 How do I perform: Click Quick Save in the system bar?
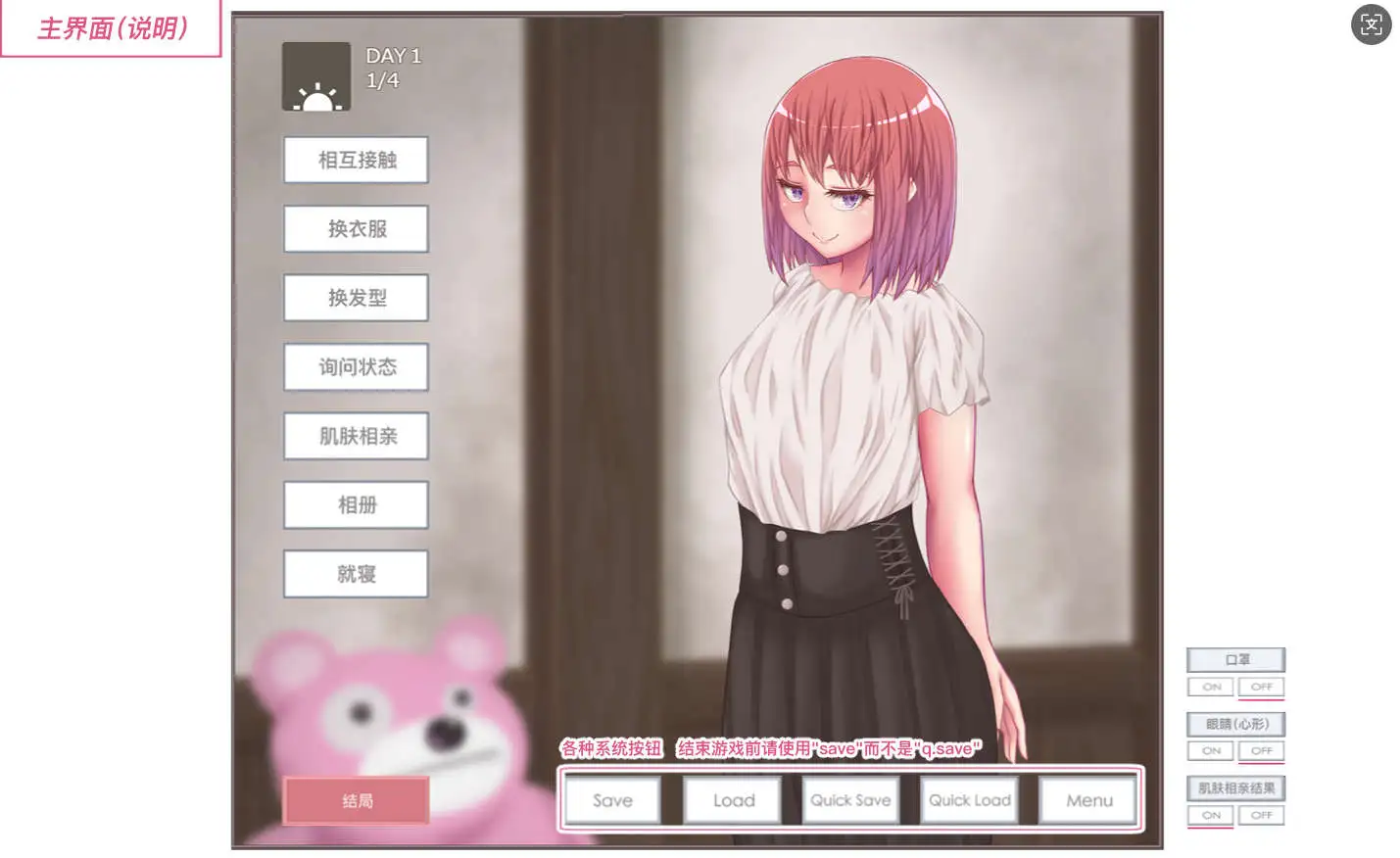850,800
